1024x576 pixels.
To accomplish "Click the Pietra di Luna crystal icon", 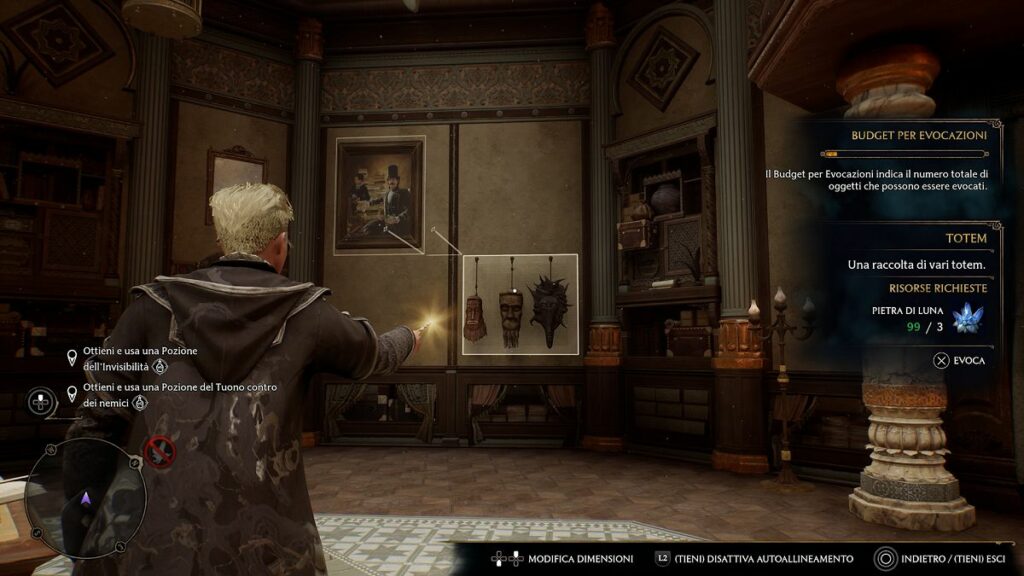I will pos(964,319).
